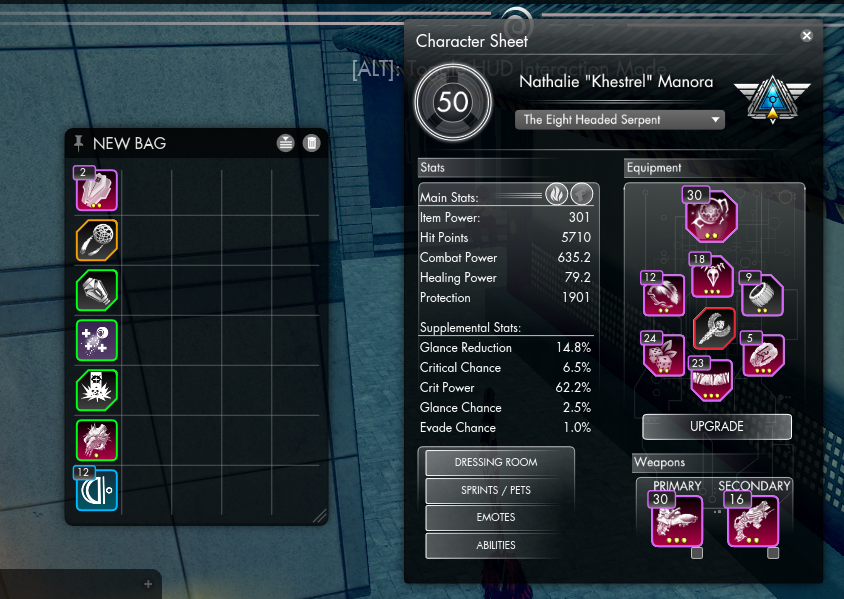Click the sort button in New Bag header
This screenshot has width=844, height=599.
coord(286,143)
